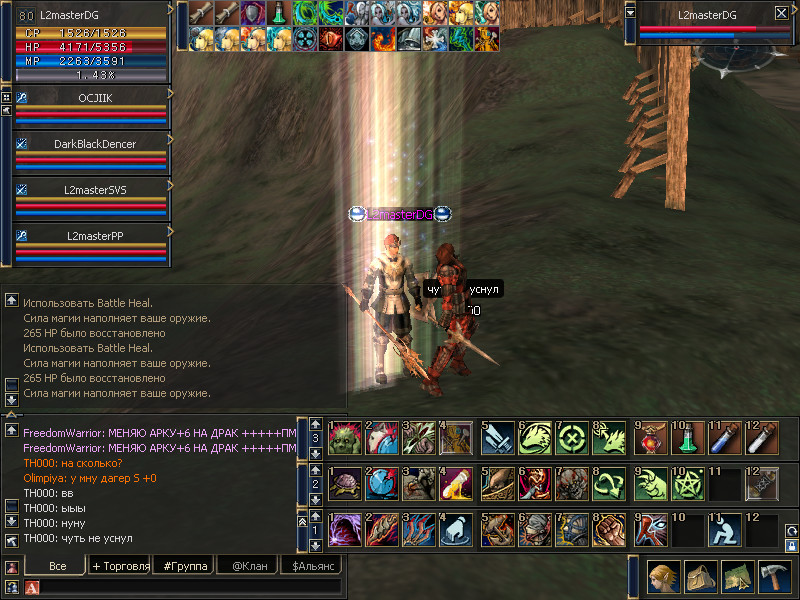Use the turtle shell skill icon
The width and height of the screenshot is (800, 600).
click(x=345, y=482)
